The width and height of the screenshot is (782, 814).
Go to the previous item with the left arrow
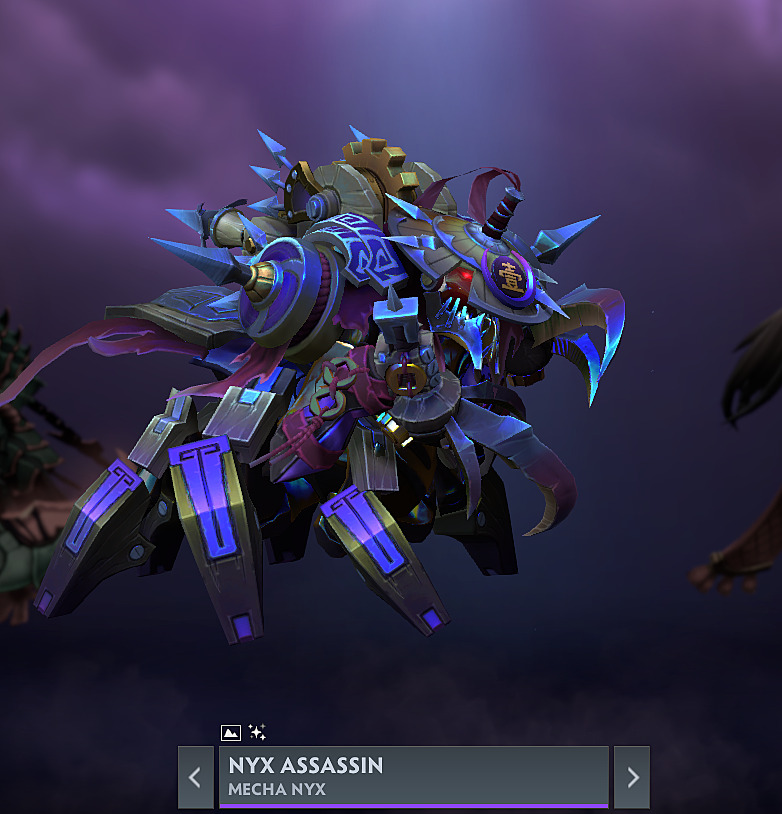coord(195,777)
